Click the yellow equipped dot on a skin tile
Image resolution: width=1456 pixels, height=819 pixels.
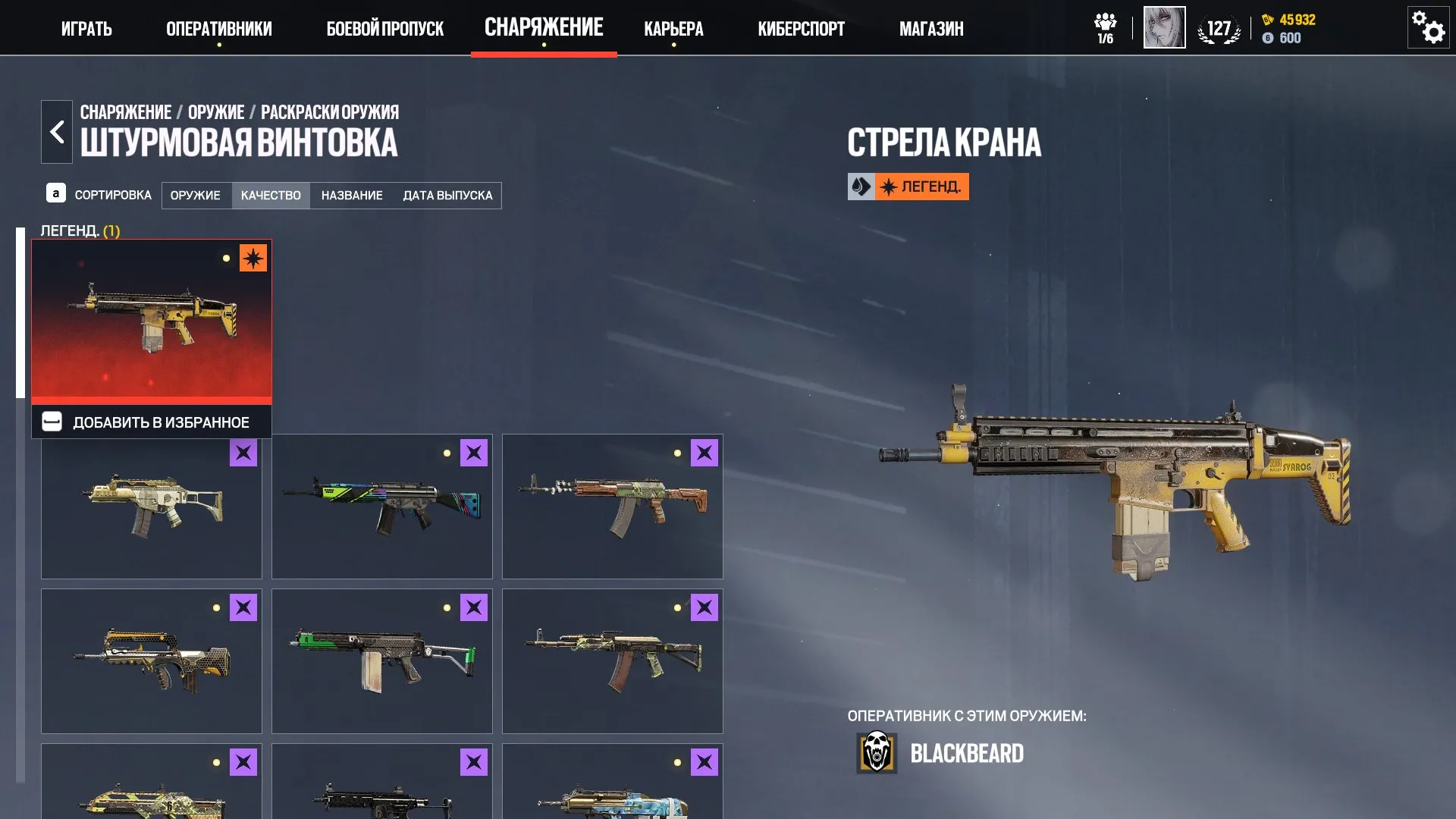click(225, 259)
